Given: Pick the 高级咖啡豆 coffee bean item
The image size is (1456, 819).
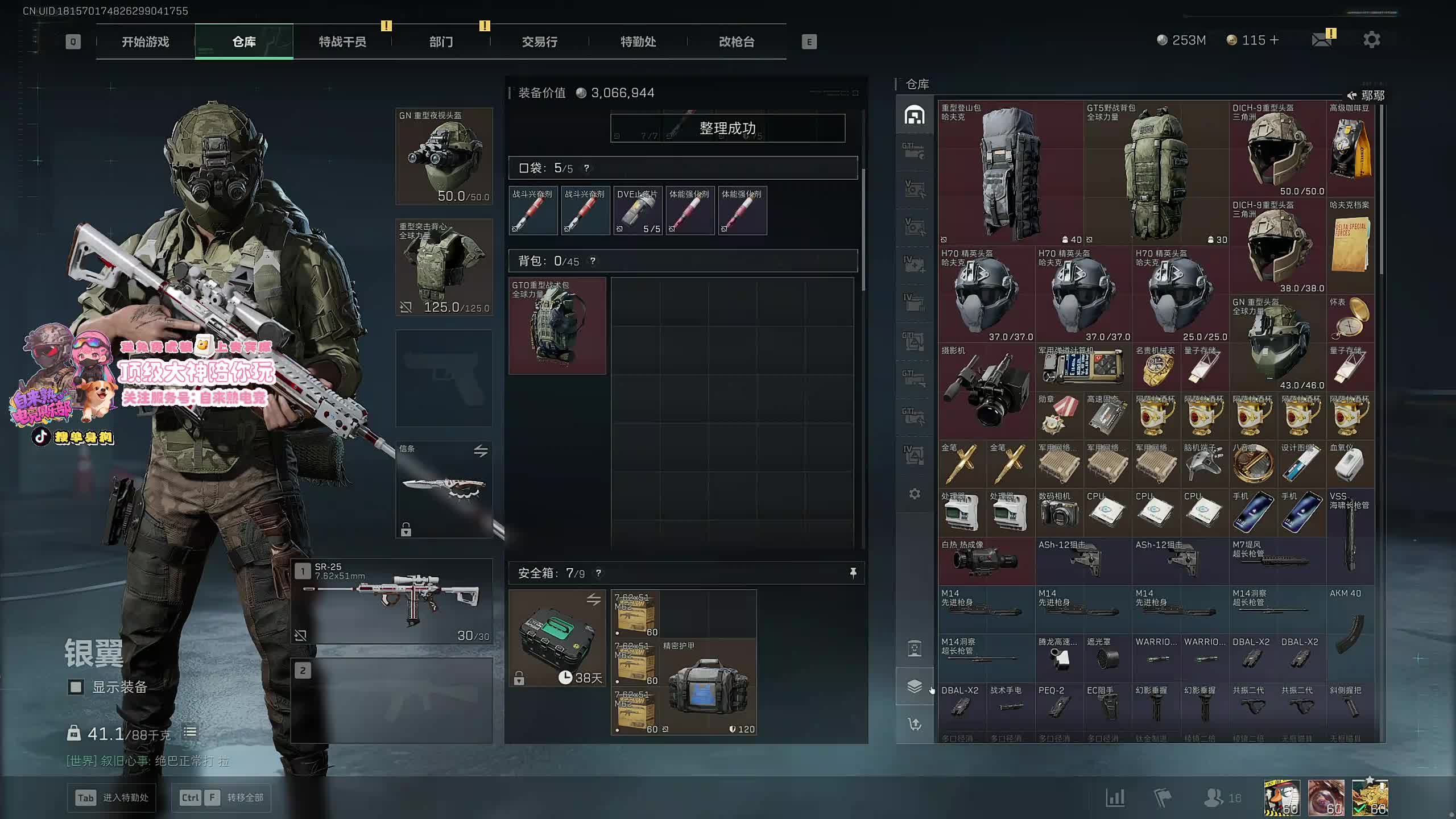Looking at the screenshot, I should pyautogui.click(x=1350, y=149).
